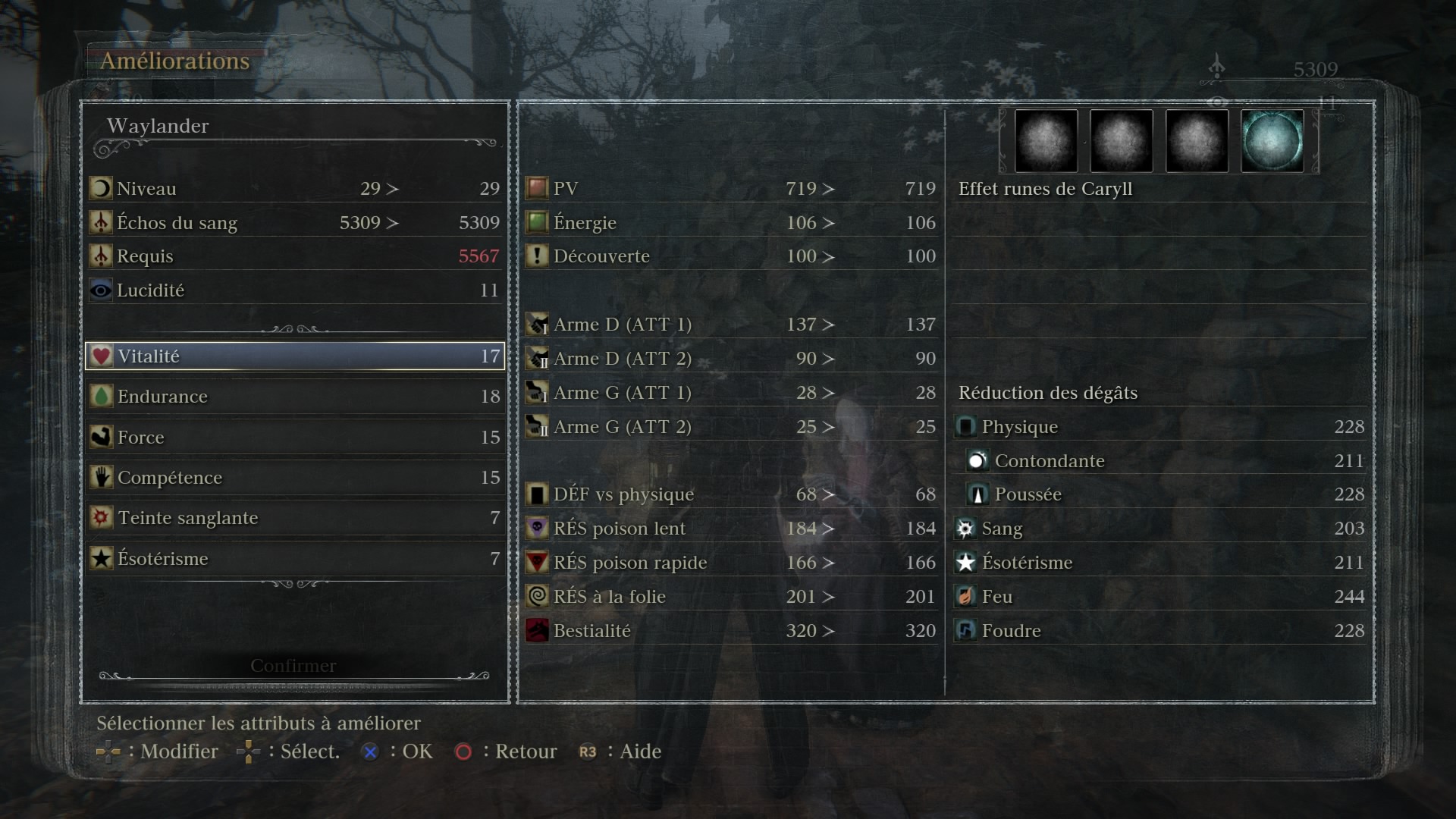Open the Améliorations header tab

pos(176,61)
